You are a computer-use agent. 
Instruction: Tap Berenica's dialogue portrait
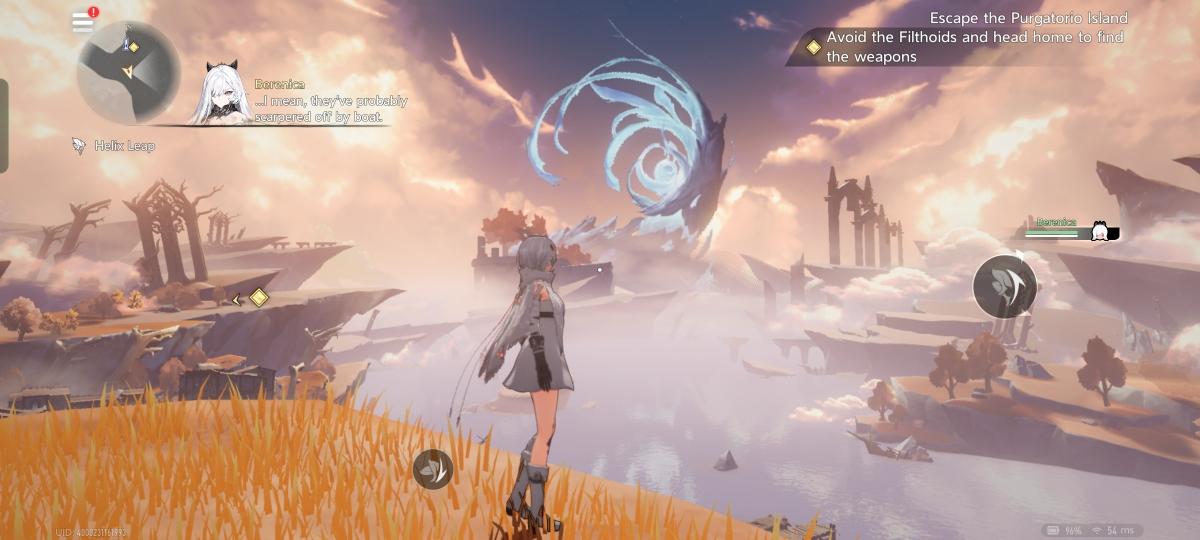[227, 95]
